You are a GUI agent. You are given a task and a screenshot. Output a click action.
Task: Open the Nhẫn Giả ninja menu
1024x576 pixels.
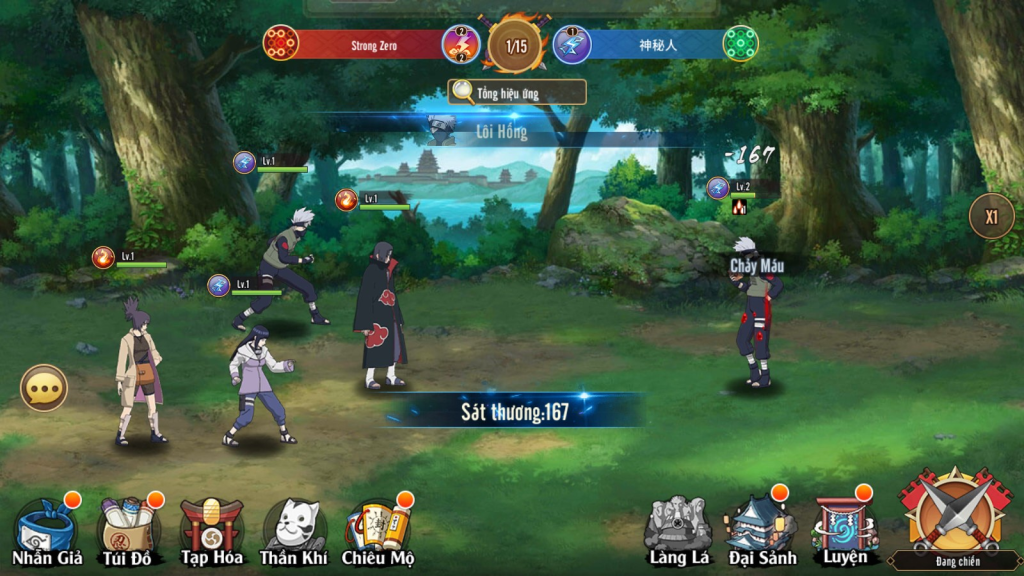coord(47,532)
